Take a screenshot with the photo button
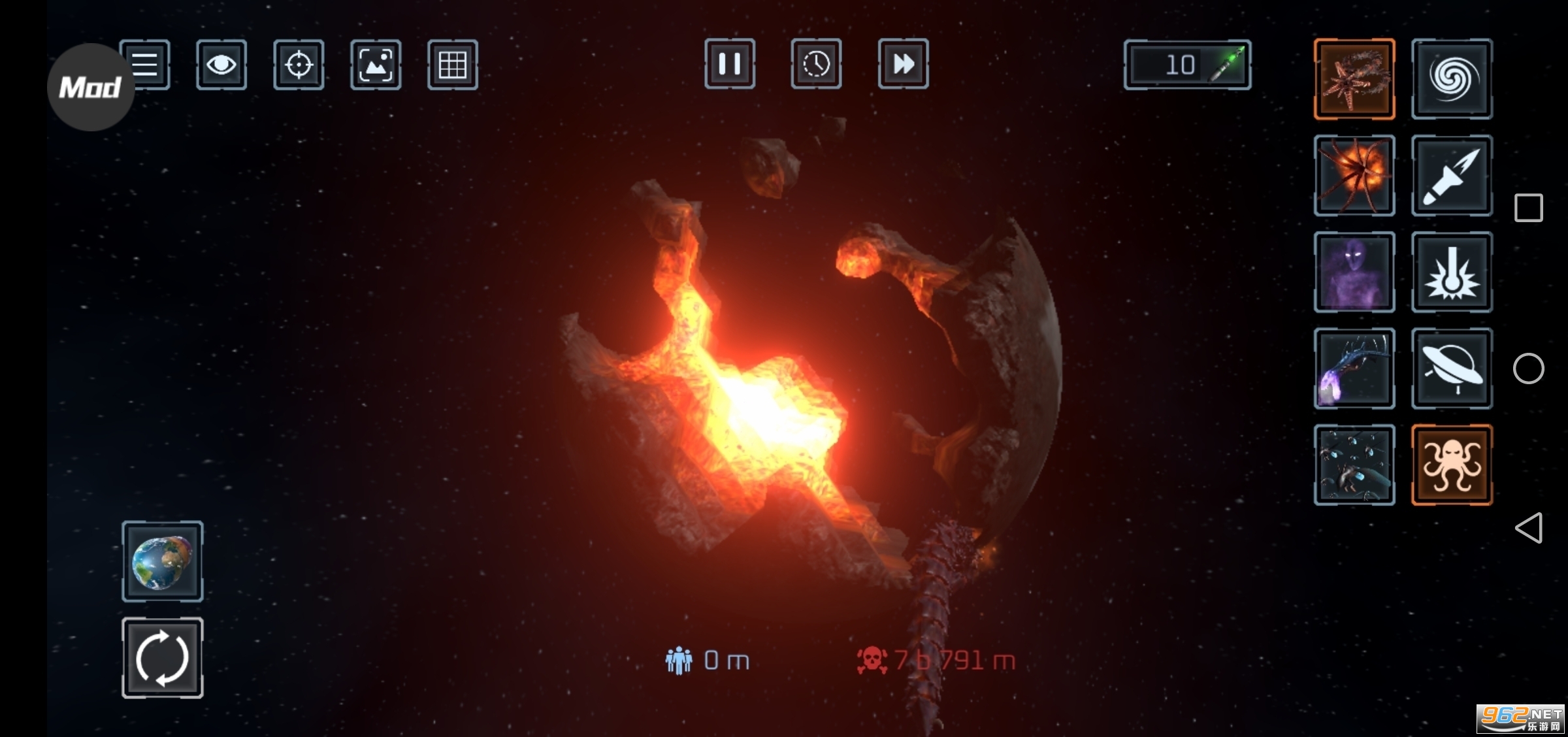1568x737 pixels. point(376,65)
